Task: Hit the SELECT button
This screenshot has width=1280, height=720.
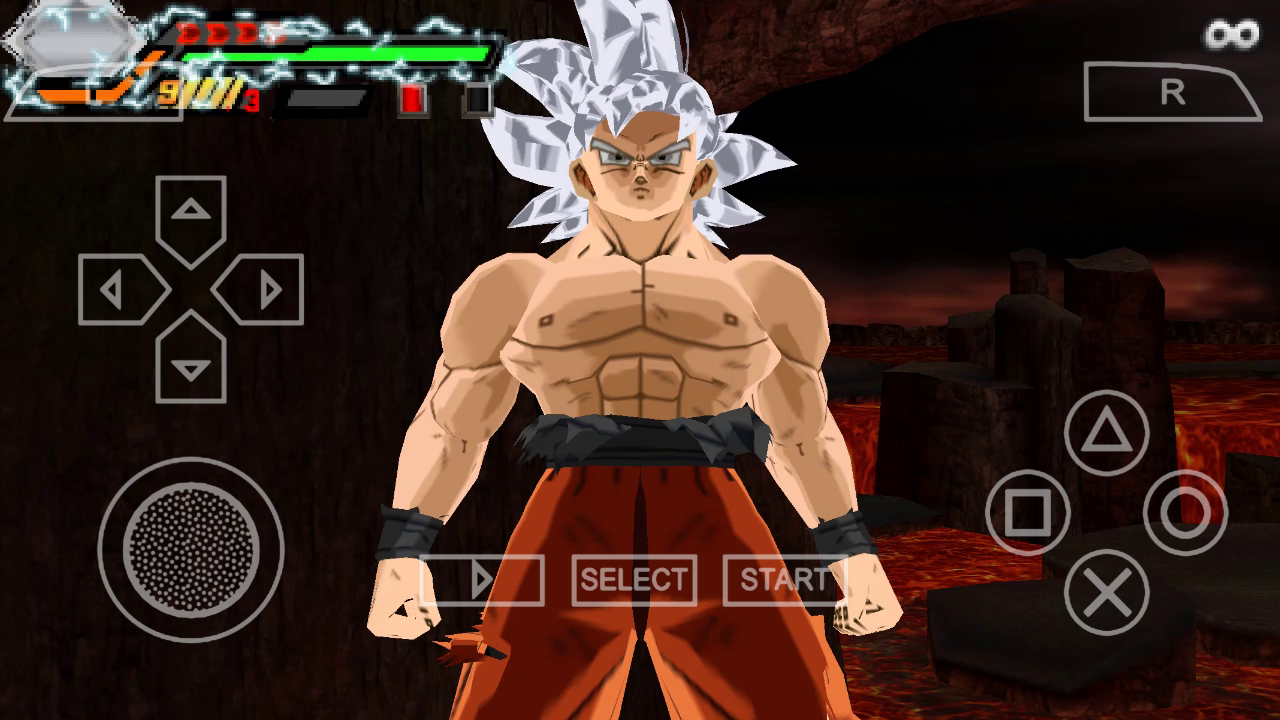Action: click(634, 580)
